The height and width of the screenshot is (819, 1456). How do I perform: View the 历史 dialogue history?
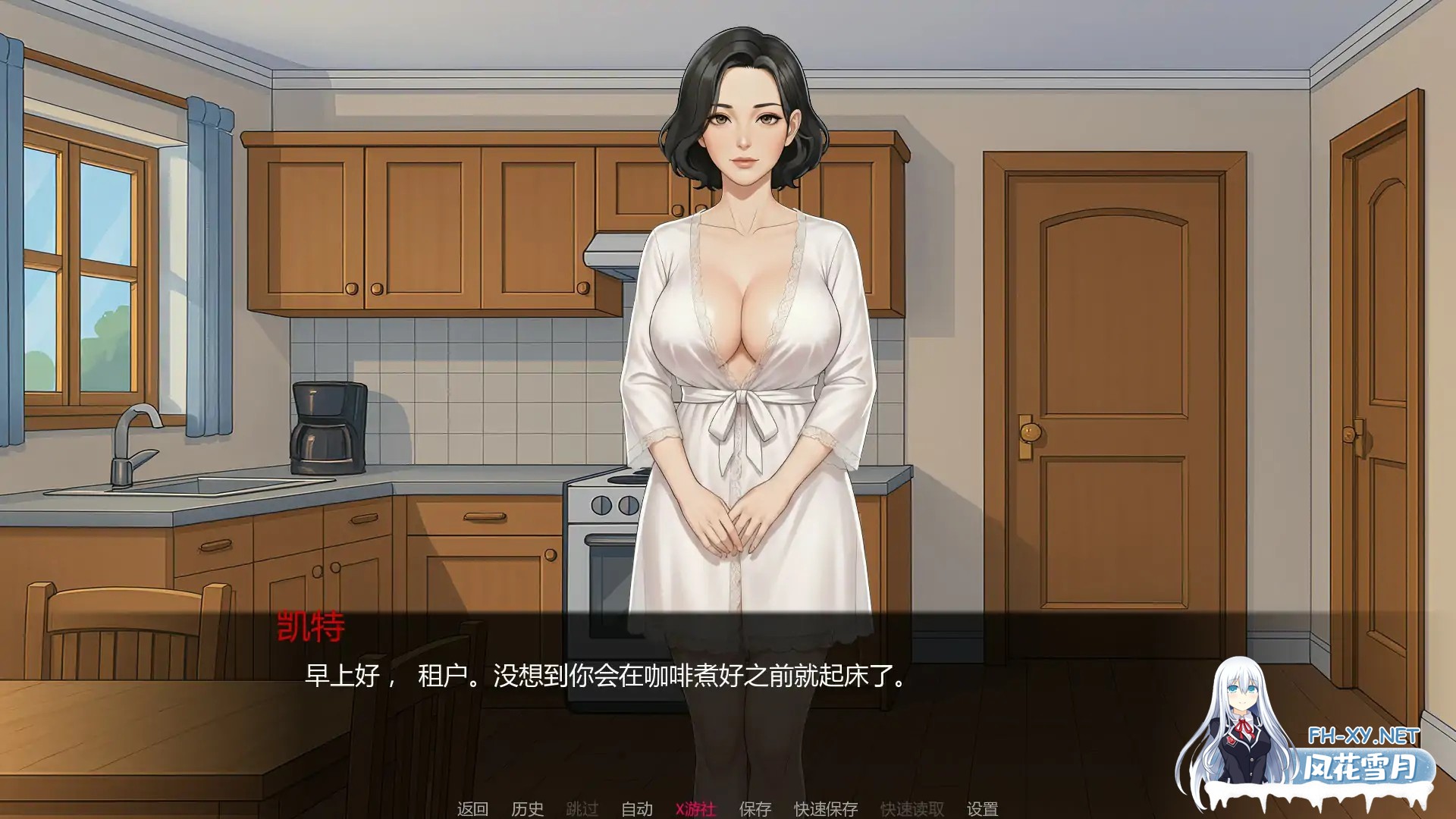tap(526, 809)
